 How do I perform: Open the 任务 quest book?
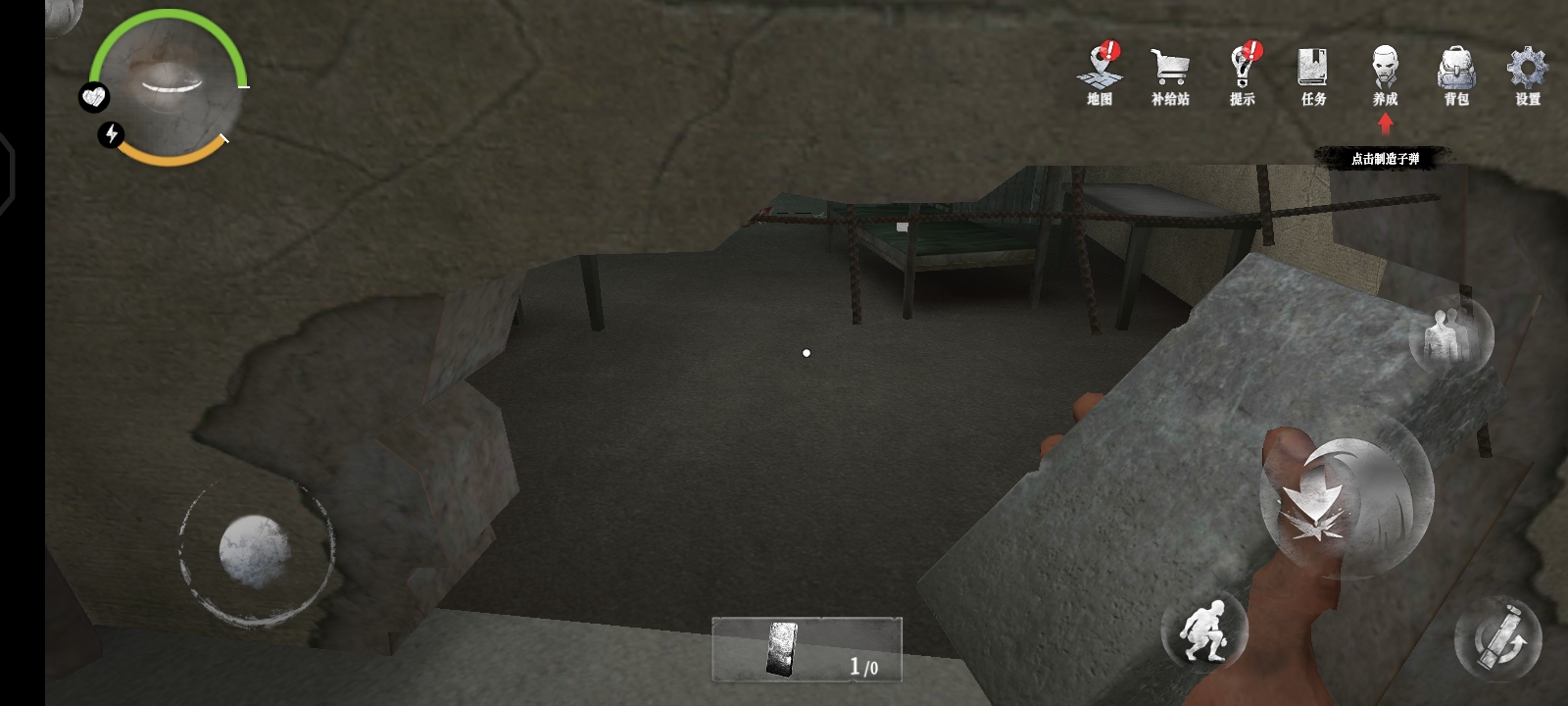[1313, 76]
